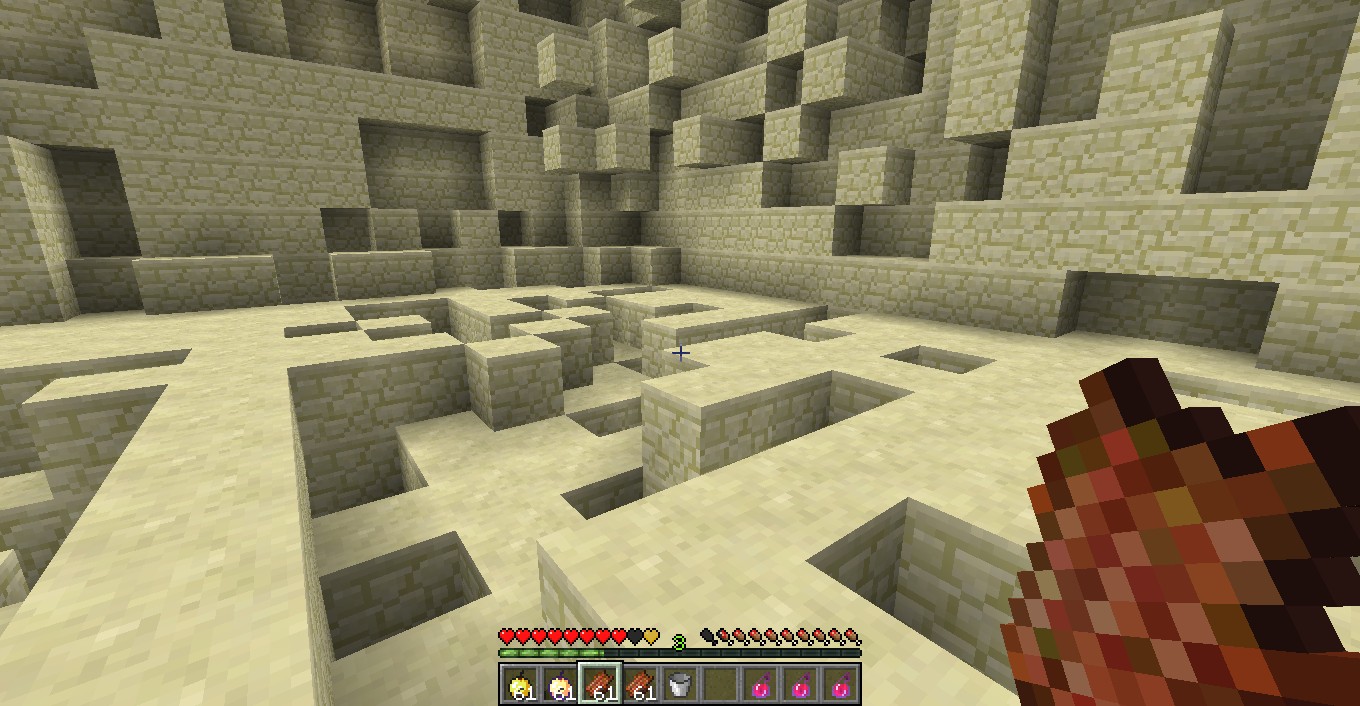1360x706 pixels.
Task: Select the plain golden apple slot
Action: [520, 685]
